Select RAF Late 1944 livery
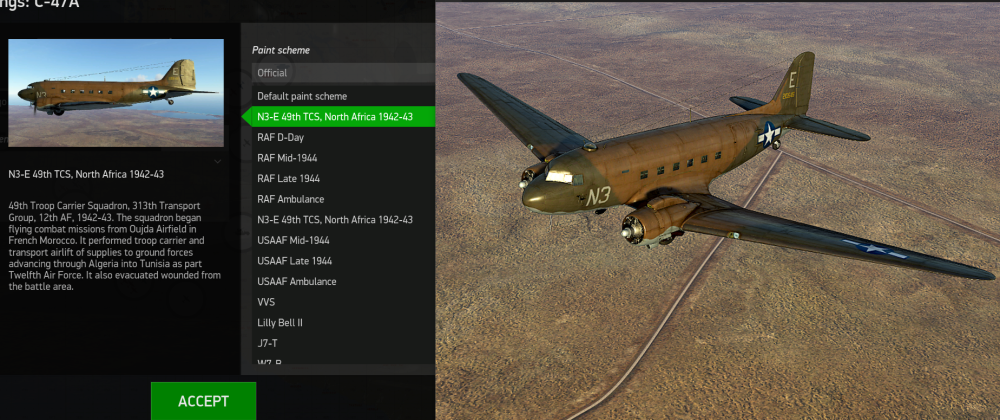This screenshot has height=420, width=1000. coord(288,178)
